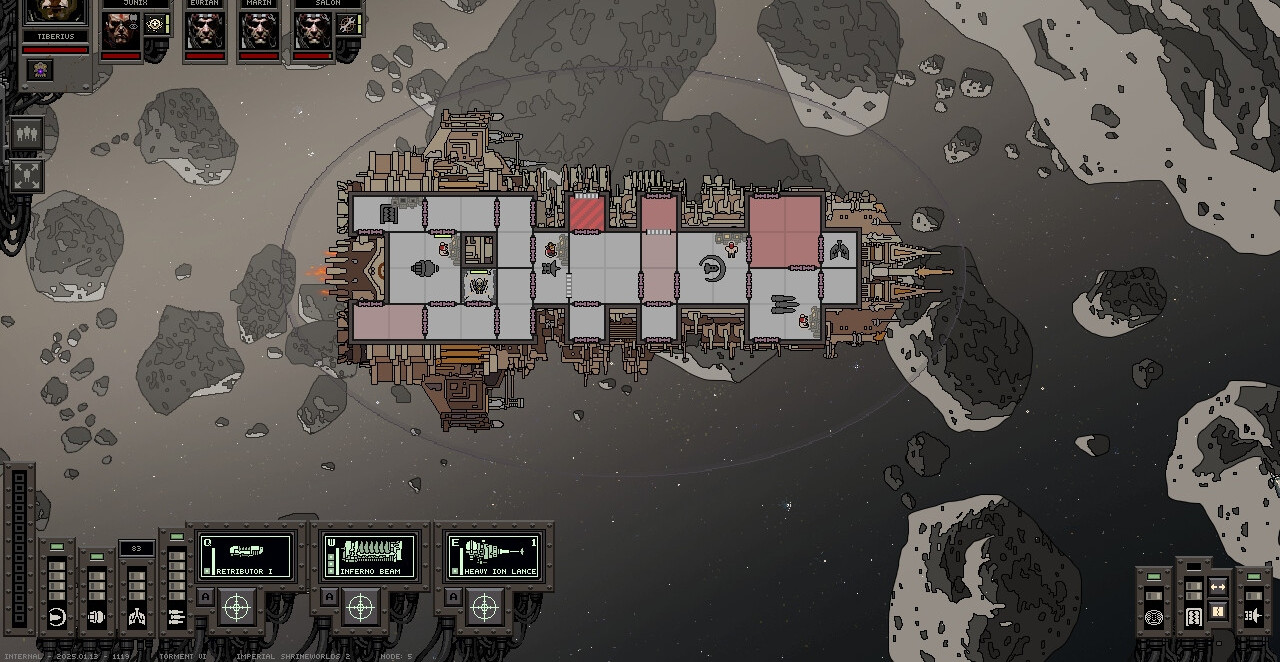1280x662 pixels.
Task: Click the targeting crosshair under Inferno Beam
Action: click(x=361, y=607)
